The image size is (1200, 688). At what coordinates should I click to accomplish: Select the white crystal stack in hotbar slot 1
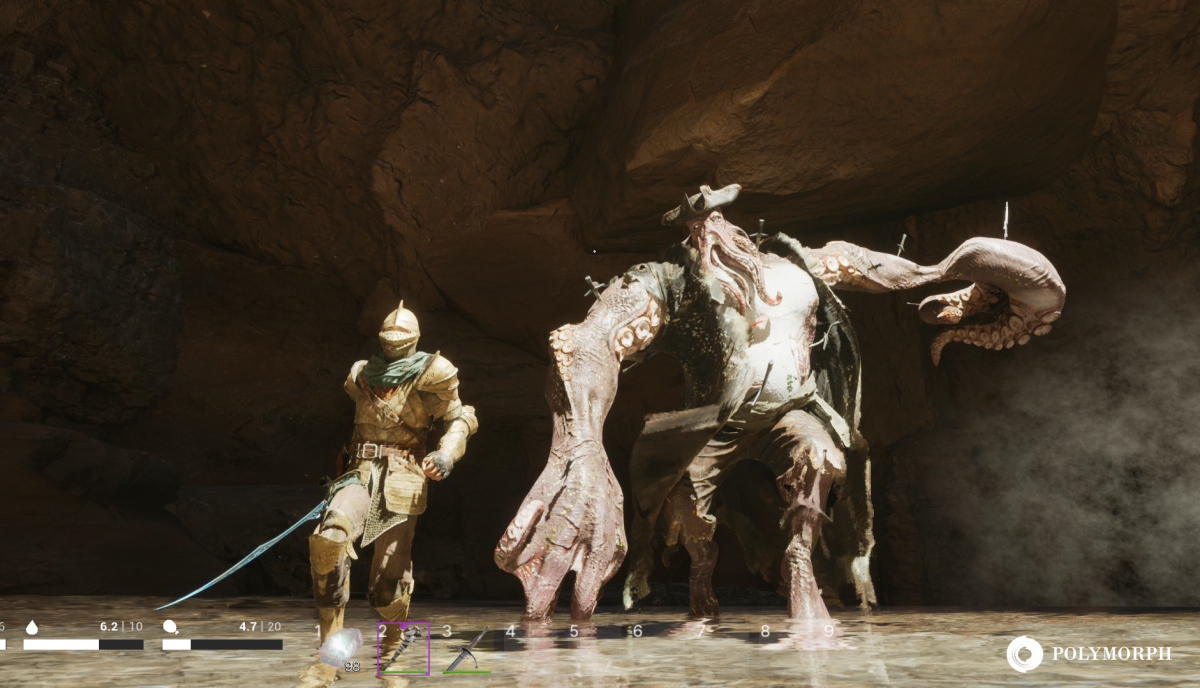pyautogui.click(x=340, y=647)
